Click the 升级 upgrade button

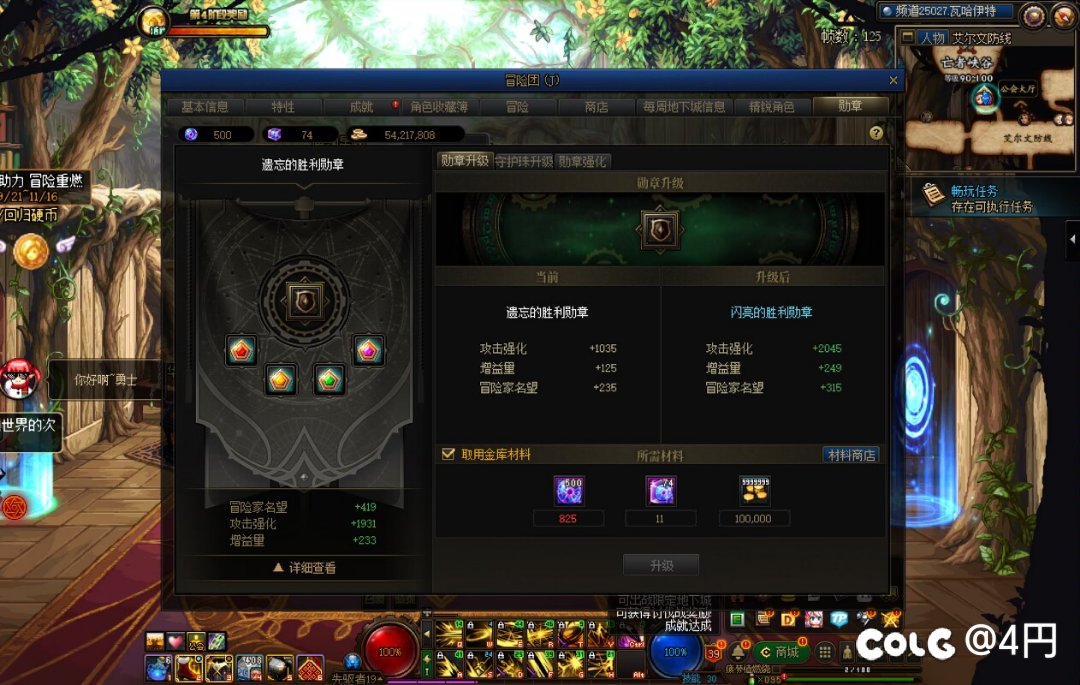(661, 565)
